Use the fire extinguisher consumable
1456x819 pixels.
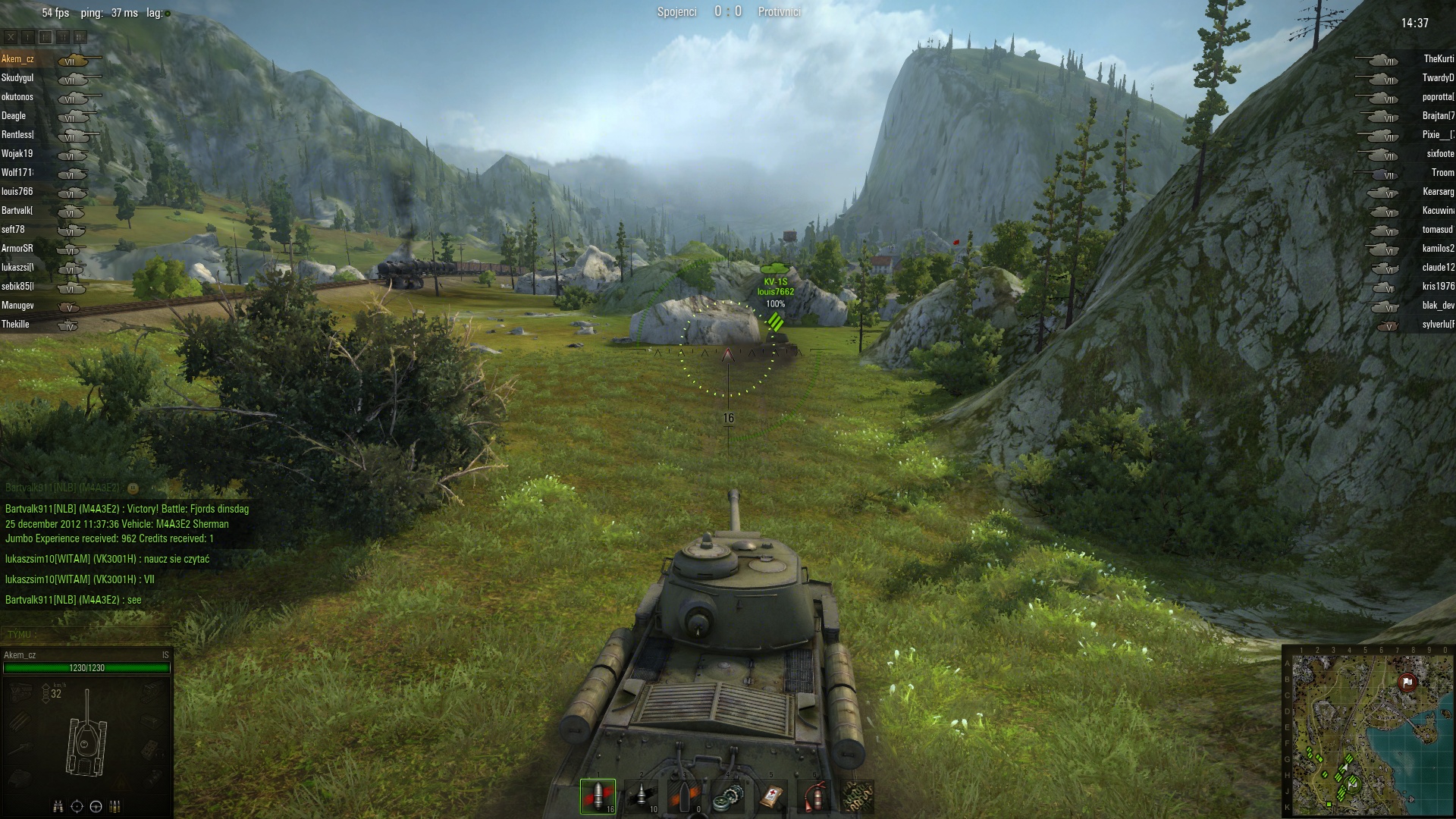pos(815,796)
